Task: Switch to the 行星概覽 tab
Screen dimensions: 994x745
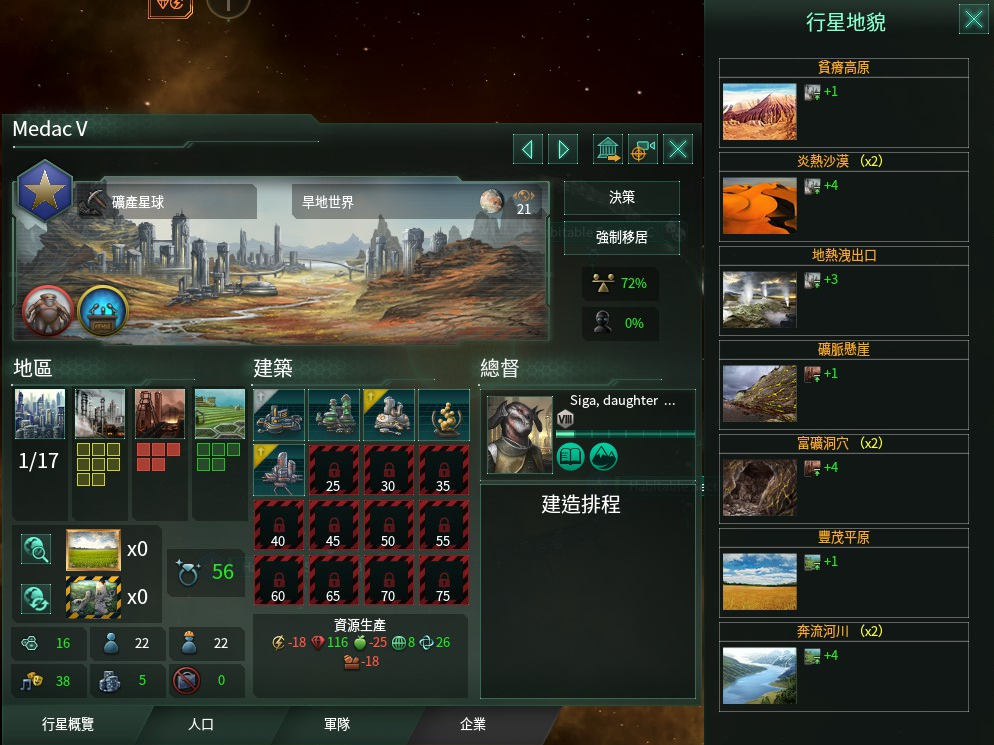Action: coord(68,725)
